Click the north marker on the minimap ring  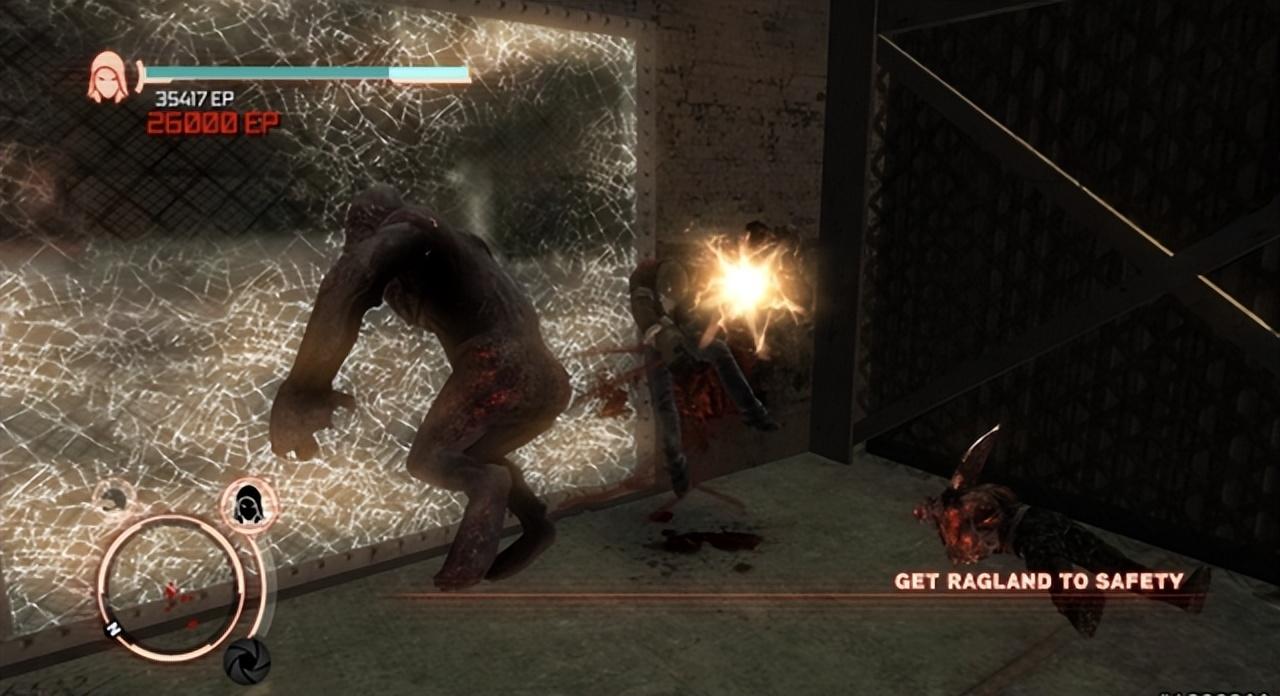pyautogui.click(x=115, y=630)
